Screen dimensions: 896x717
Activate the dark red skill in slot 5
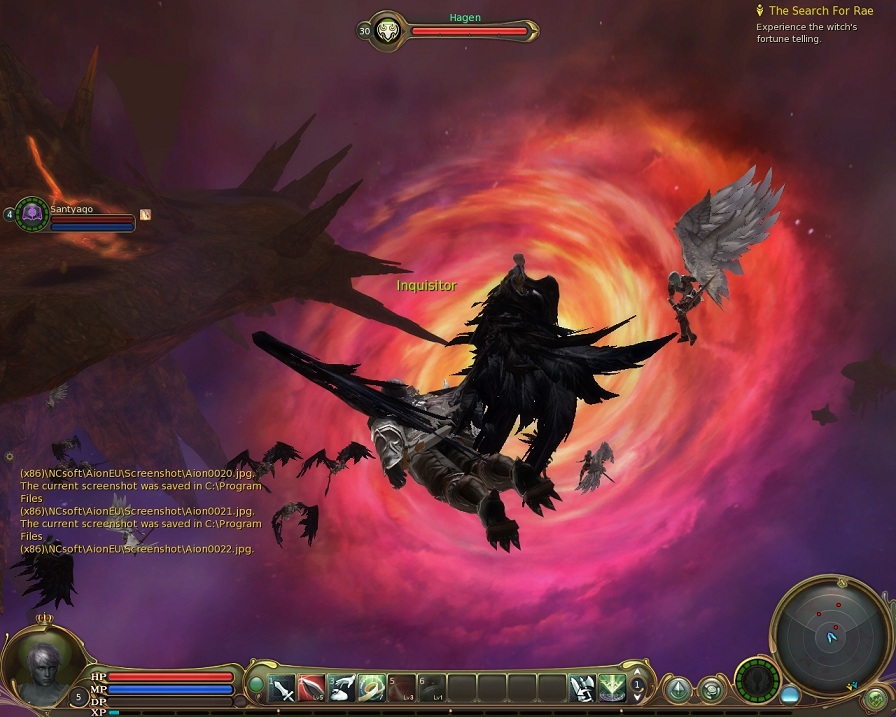pos(403,688)
